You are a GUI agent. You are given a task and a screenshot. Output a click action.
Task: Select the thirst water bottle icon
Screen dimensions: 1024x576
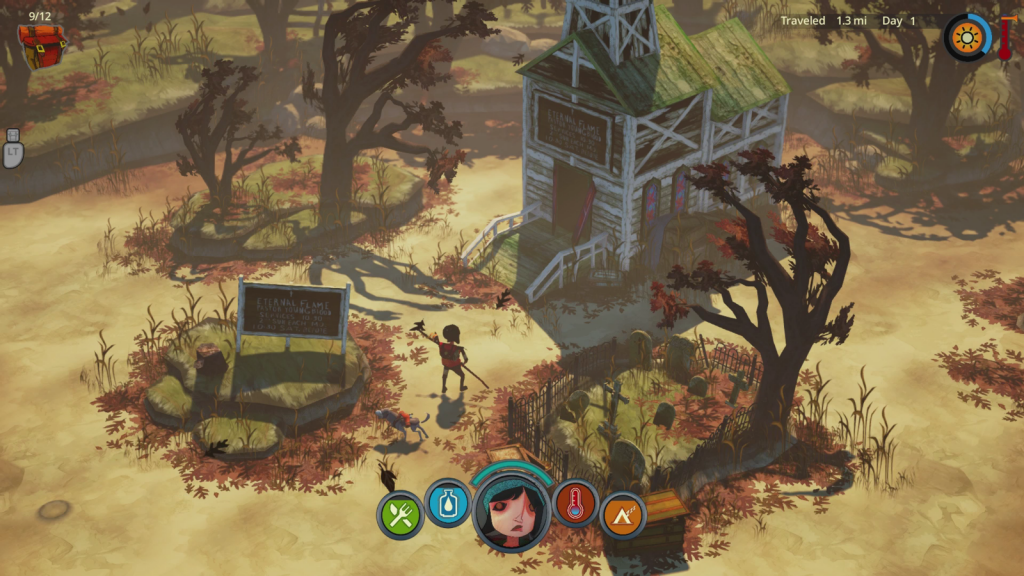448,503
